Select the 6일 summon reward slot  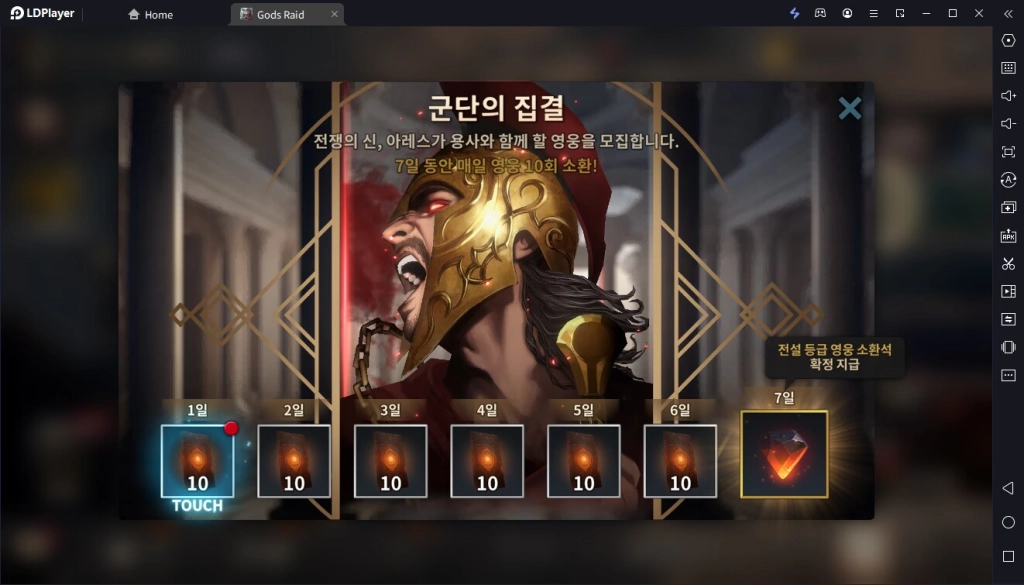point(680,461)
